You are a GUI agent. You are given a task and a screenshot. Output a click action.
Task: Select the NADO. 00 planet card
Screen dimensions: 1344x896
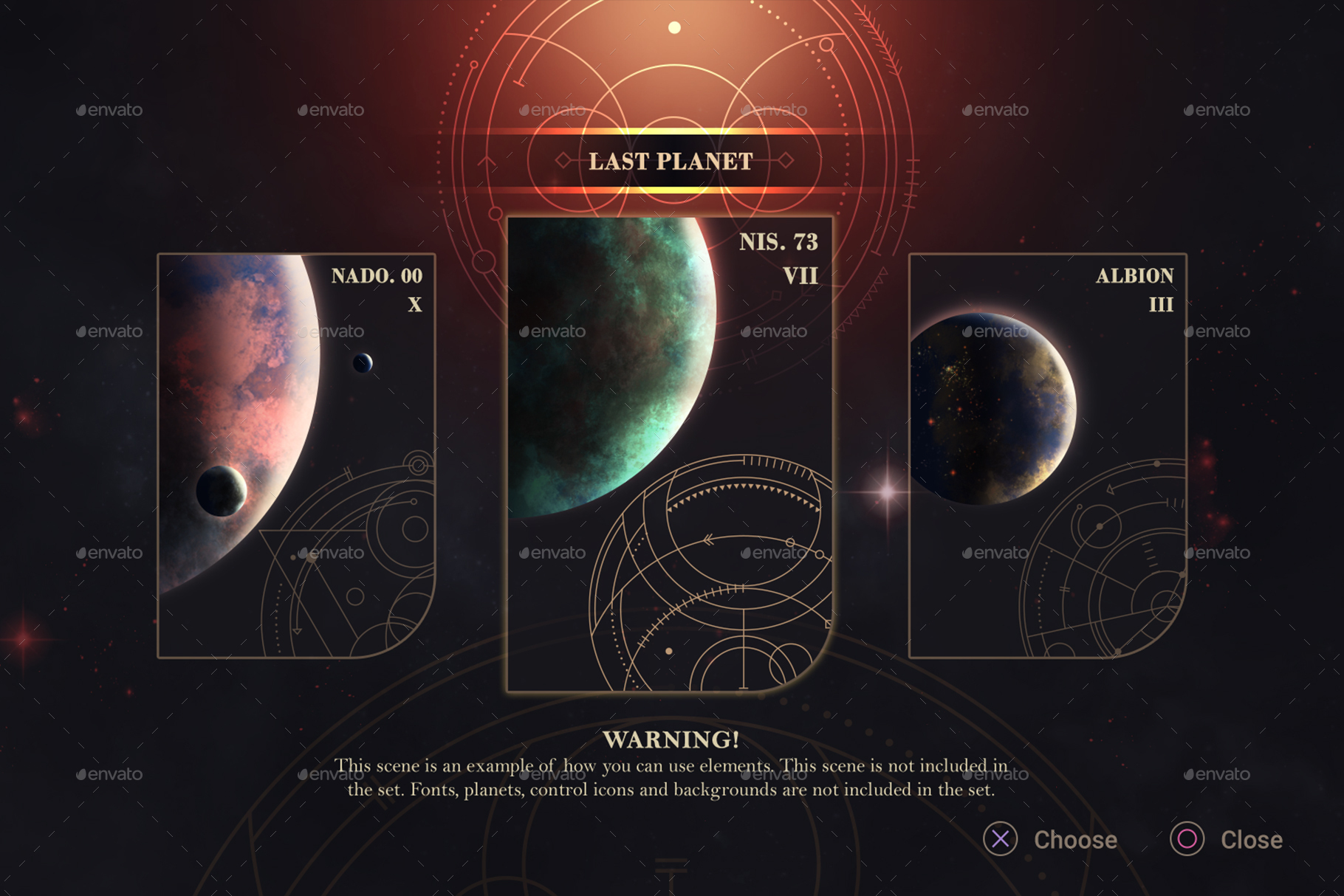[x=296, y=455]
